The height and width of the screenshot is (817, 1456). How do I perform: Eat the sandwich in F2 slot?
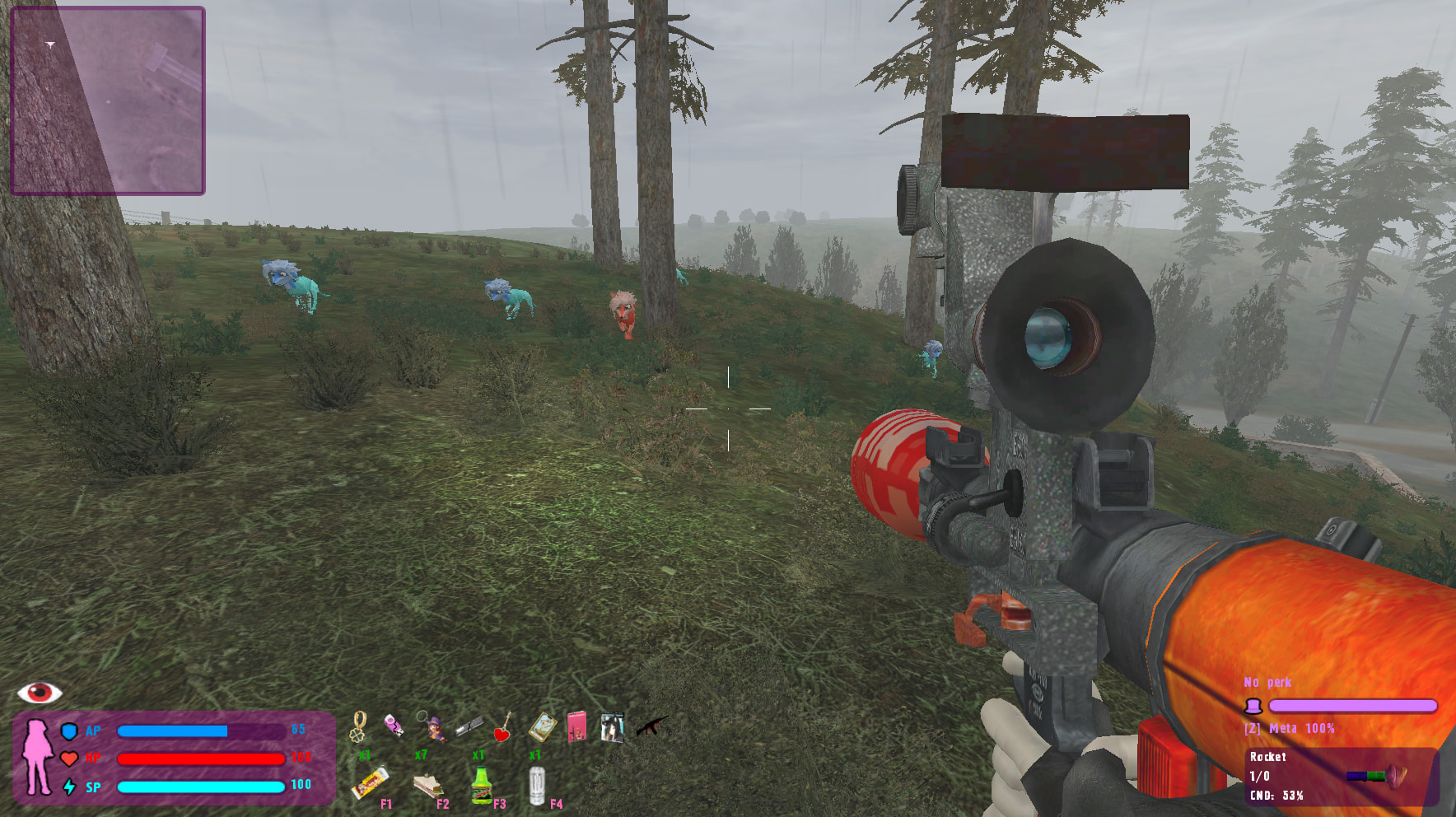(427, 787)
